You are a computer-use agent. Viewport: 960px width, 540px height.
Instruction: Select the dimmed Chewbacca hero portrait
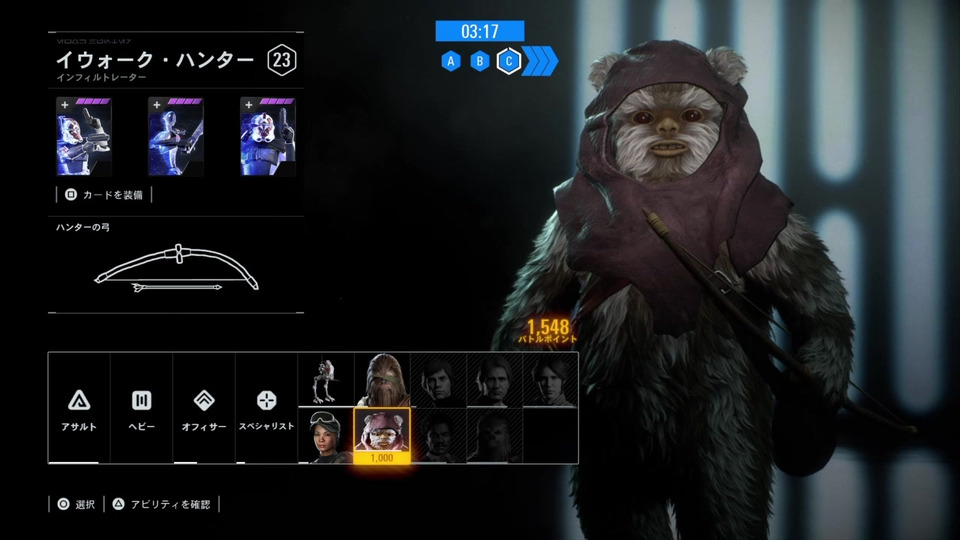pyautogui.click(x=494, y=435)
